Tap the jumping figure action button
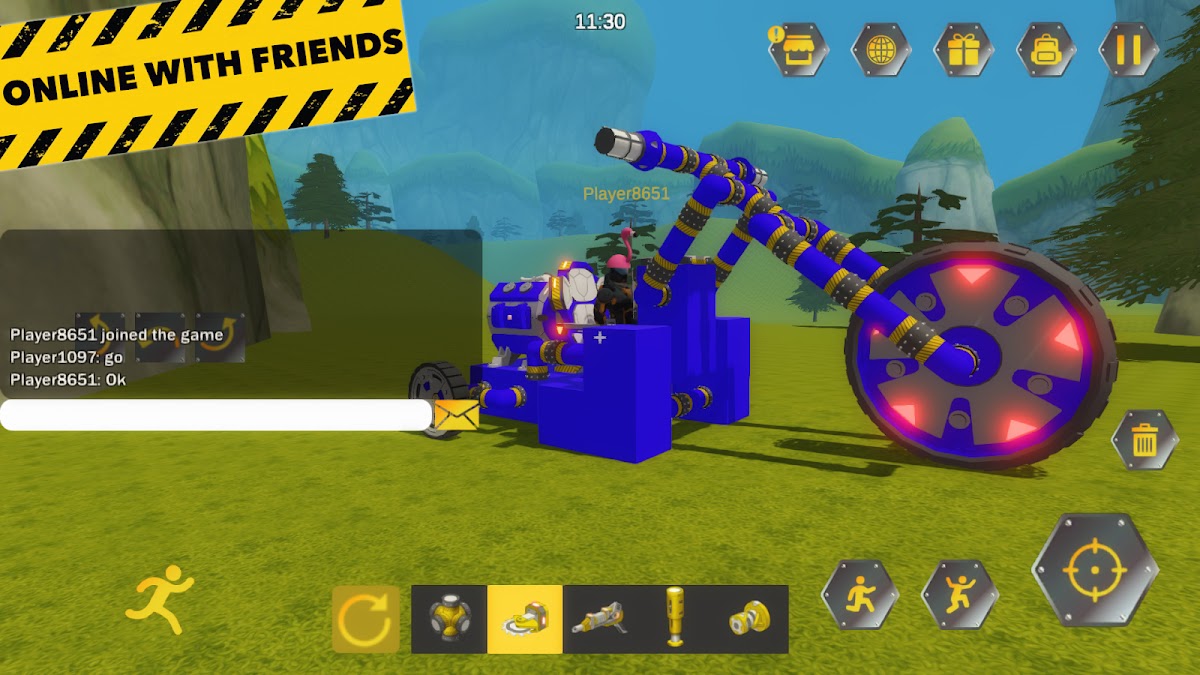1200x675 pixels. pyautogui.click(x=960, y=594)
